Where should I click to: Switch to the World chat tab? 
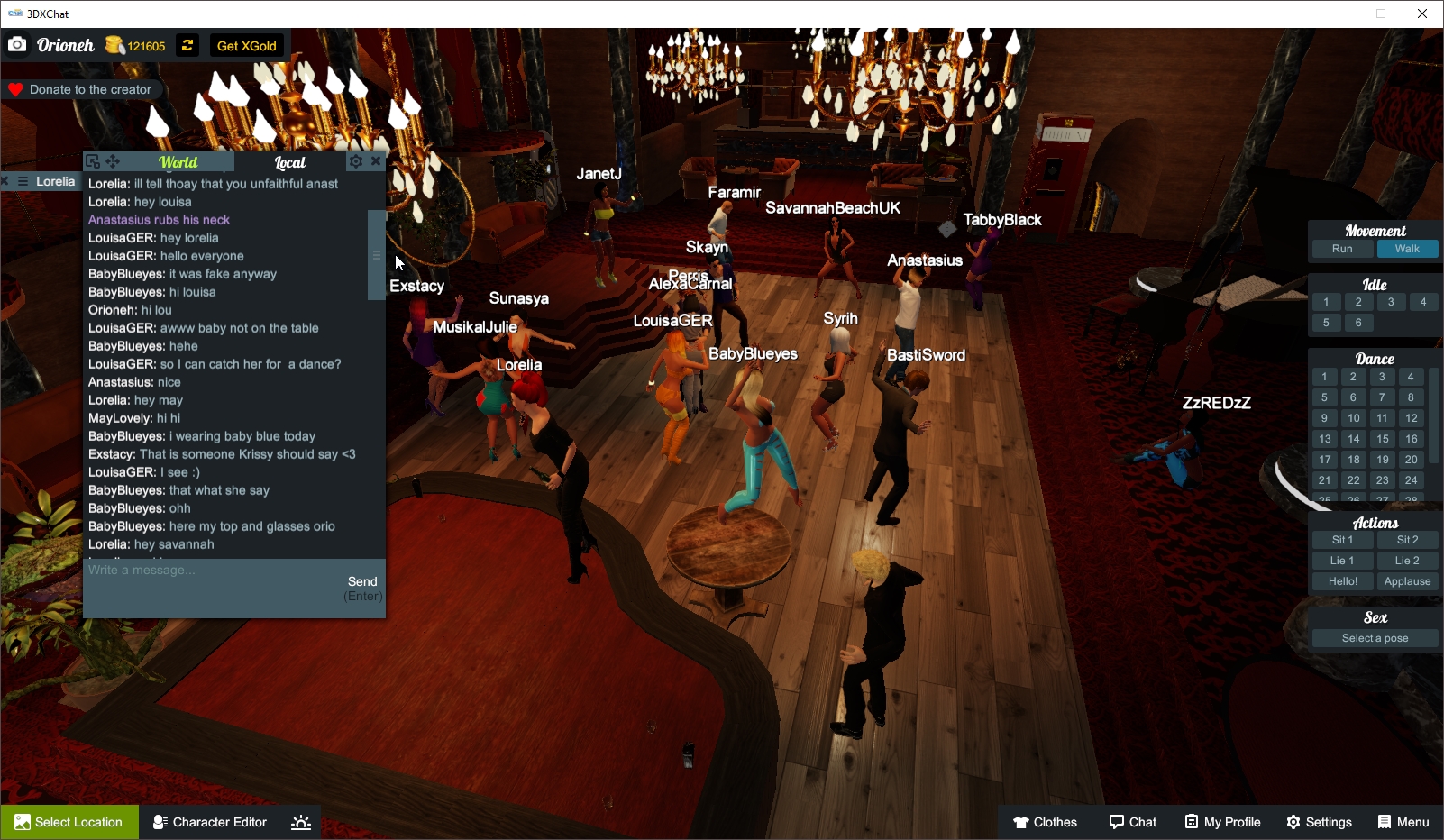tap(178, 161)
